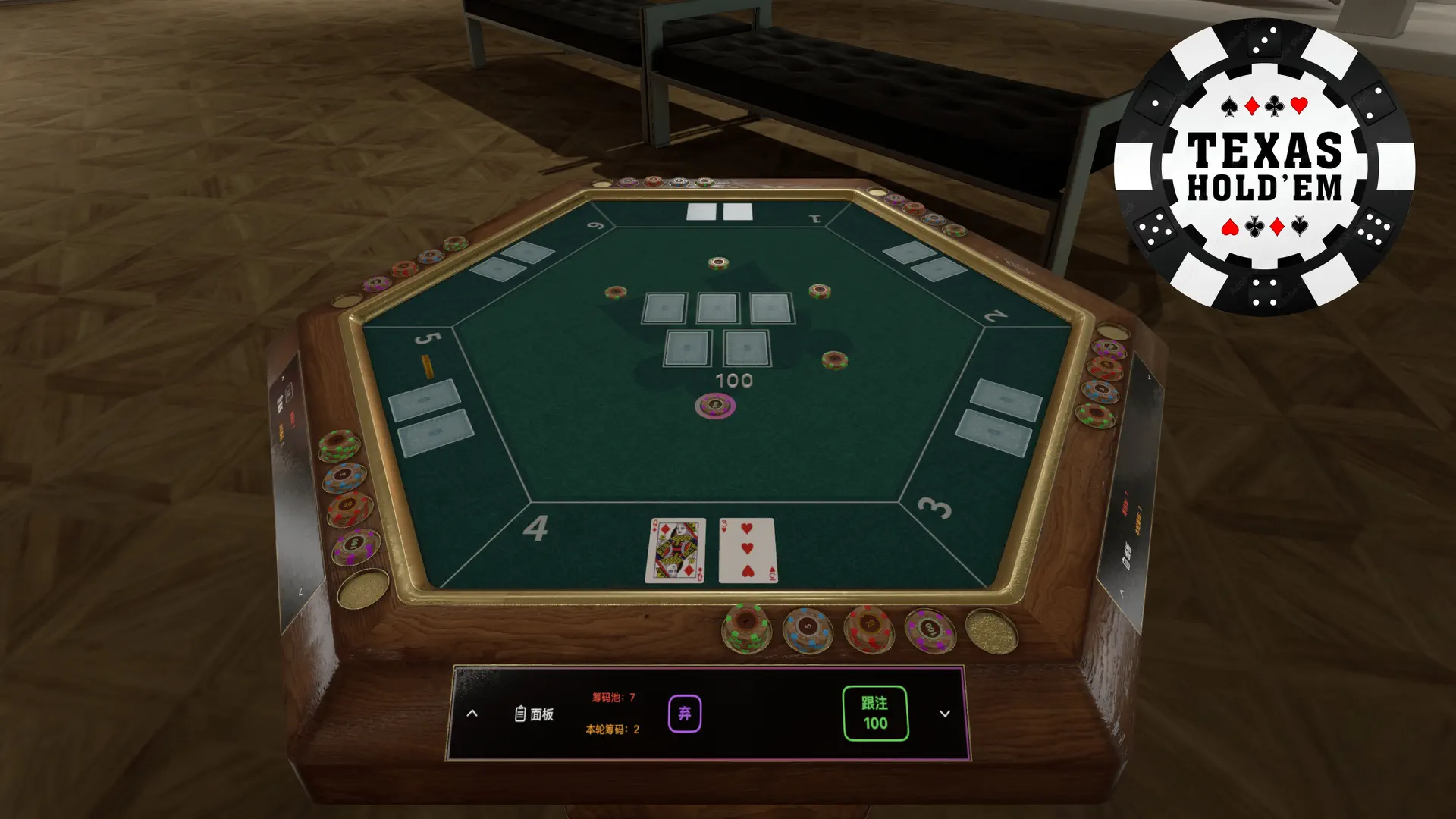Expand the action bar with up chevron

click(x=473, y=713)
